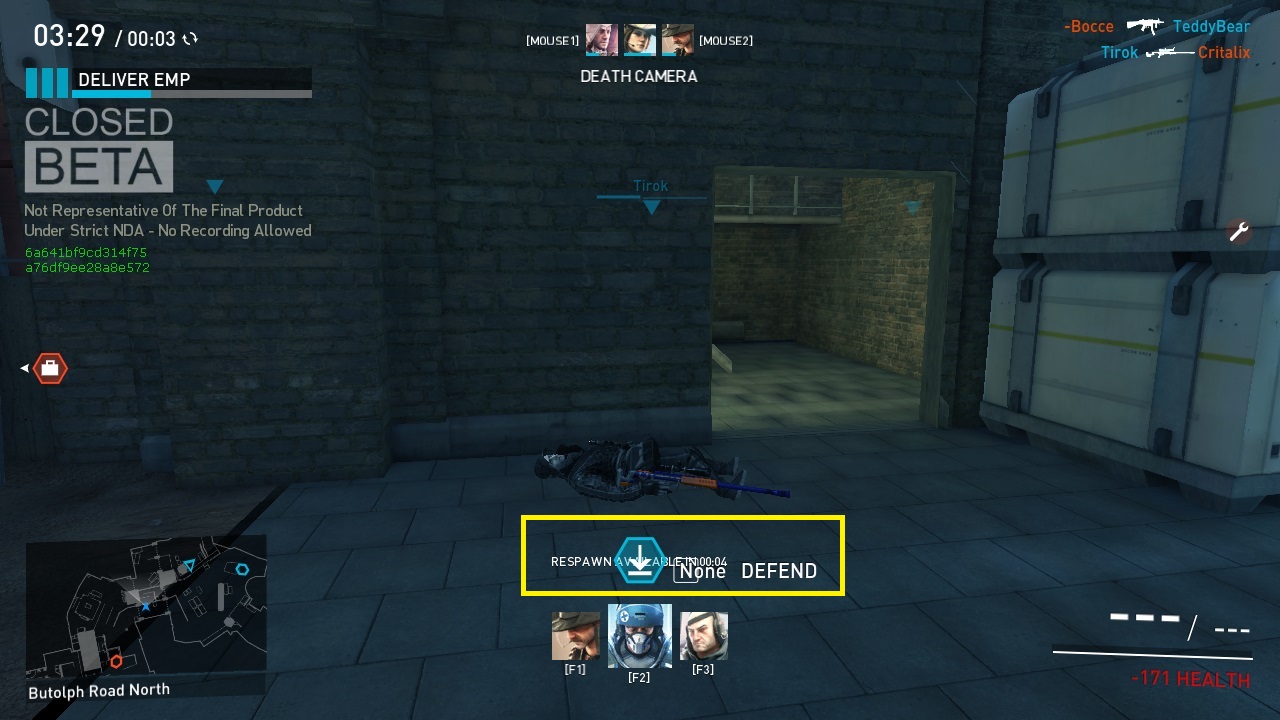Click the Tirok–Critalix kill feed entry
The height and width of the screenshot is (720, 1280).
point(1175,52)
